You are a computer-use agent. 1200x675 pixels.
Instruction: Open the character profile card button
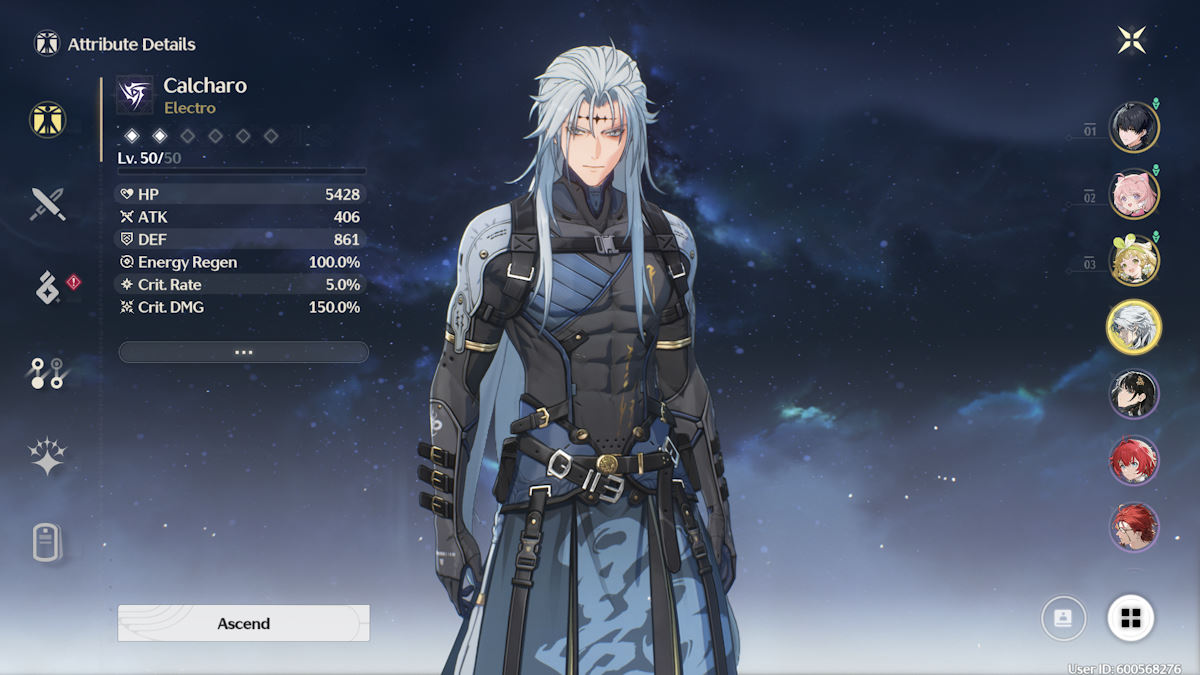(x=1063, y=618)
